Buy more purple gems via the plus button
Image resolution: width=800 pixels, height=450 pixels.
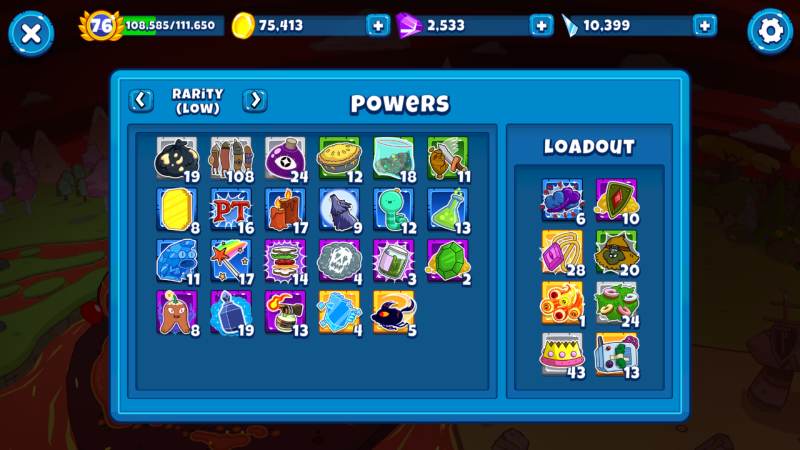[541, 26]
